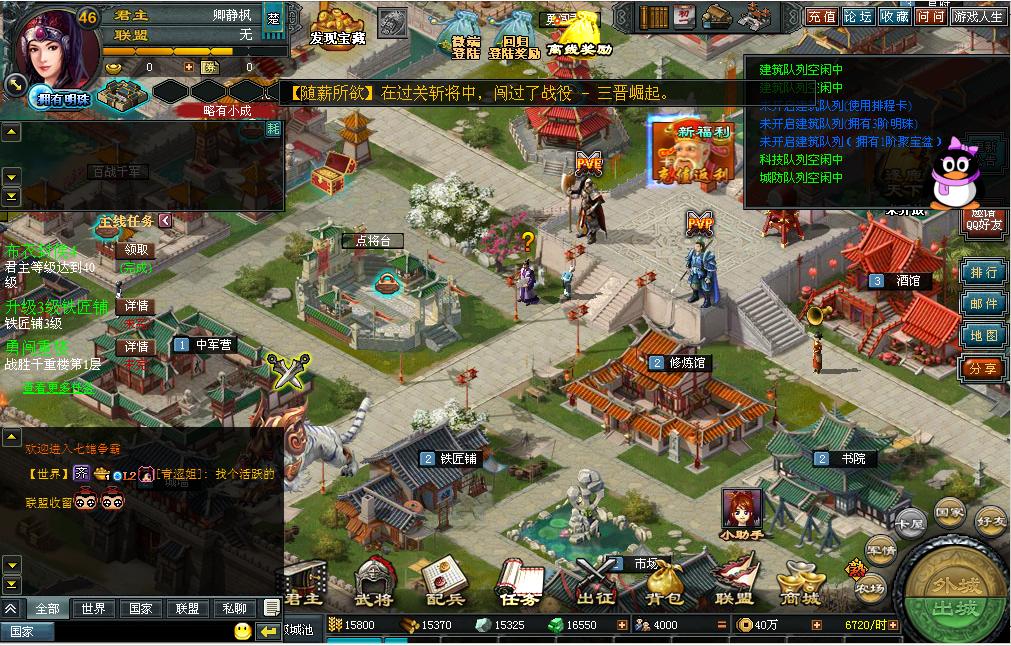The image size is (1011, 646).
Task: Switch chat to the 世界 channel tab
Action: pos(93,608)
